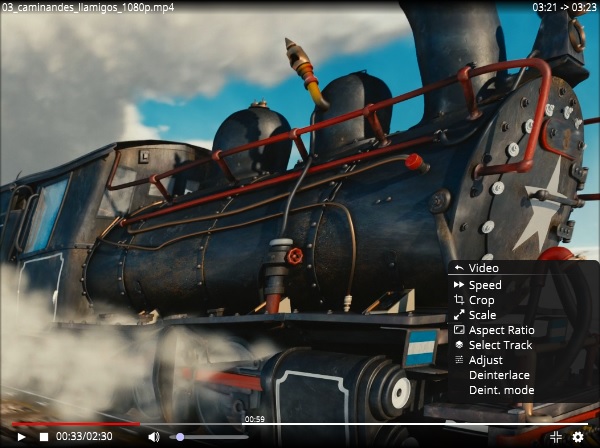Click the play button
600x448 pixels.
(x=21, y=437)
